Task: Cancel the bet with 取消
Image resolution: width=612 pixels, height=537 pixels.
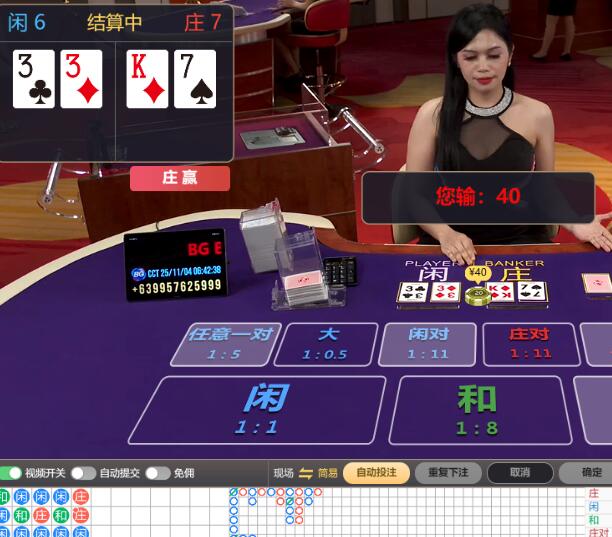Action: [x=519, y=473]
